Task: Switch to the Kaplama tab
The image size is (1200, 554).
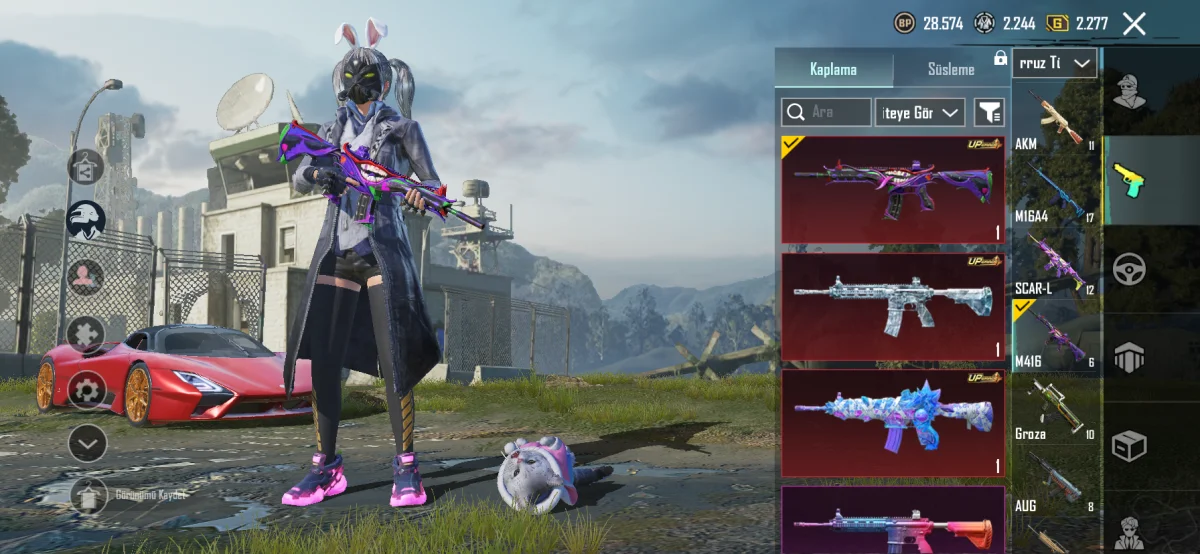Action: [833, 69]
